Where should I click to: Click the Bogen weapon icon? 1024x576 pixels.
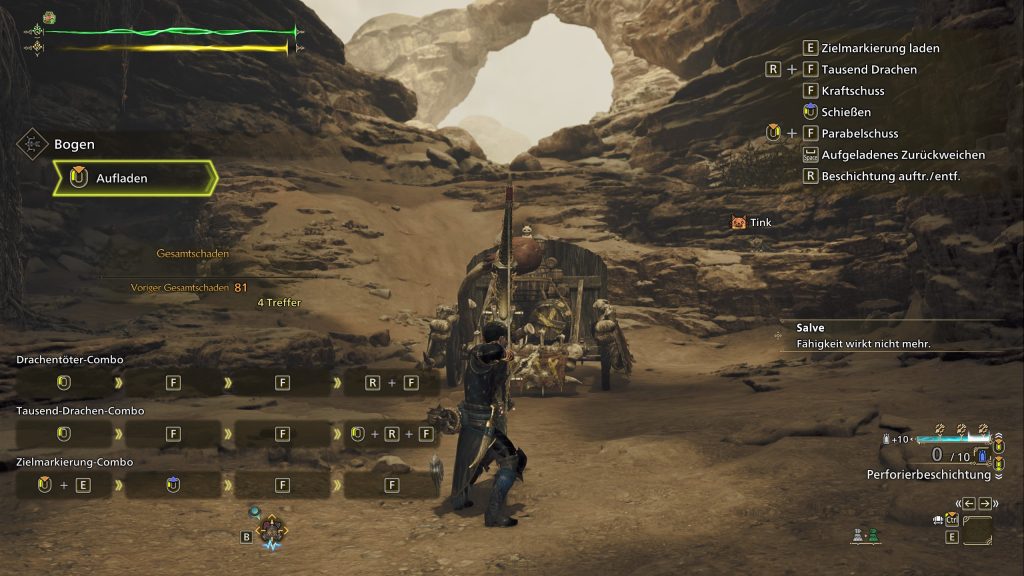31,144
